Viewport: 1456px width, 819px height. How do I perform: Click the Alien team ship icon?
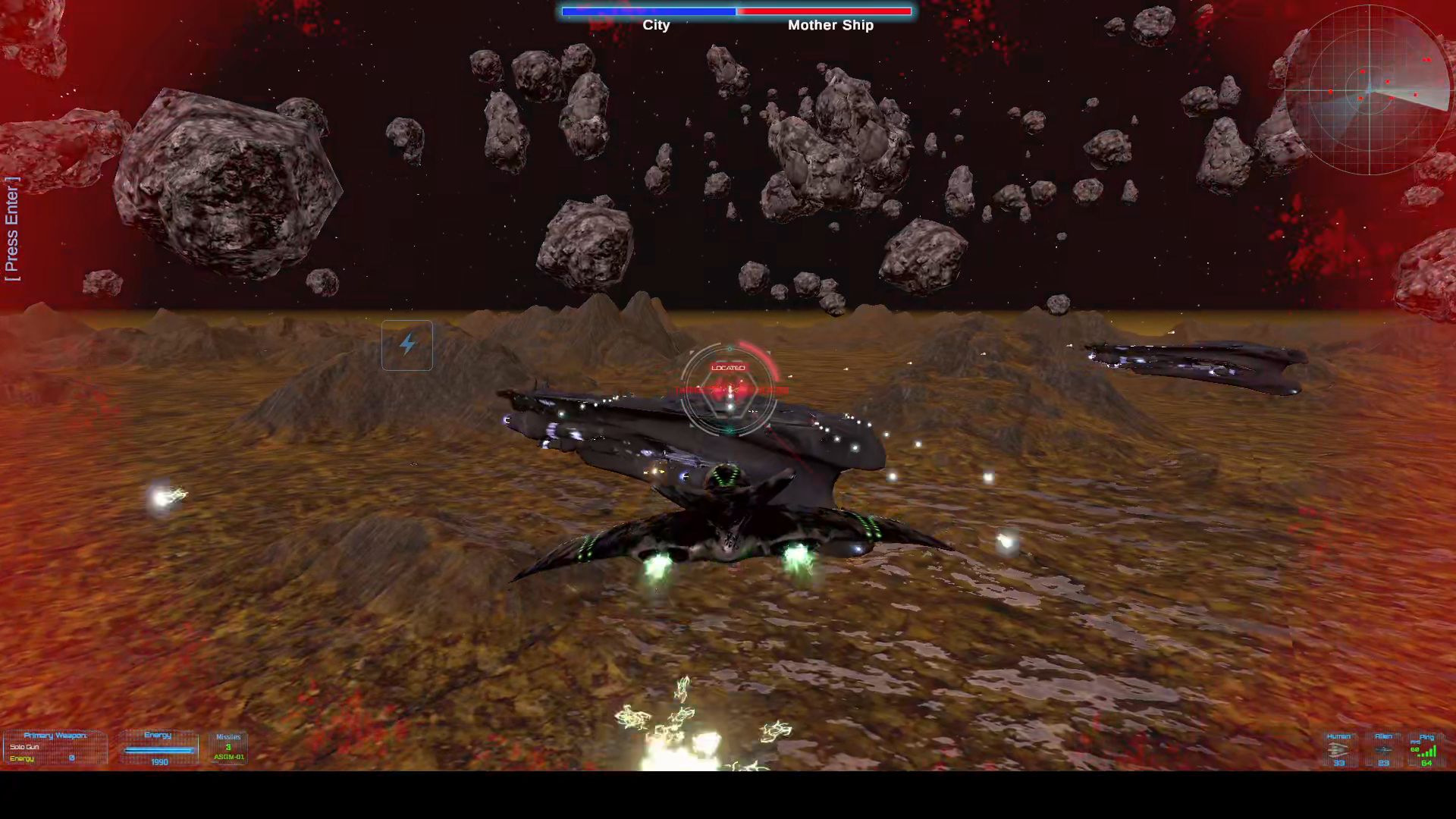tap(1383, 750)
